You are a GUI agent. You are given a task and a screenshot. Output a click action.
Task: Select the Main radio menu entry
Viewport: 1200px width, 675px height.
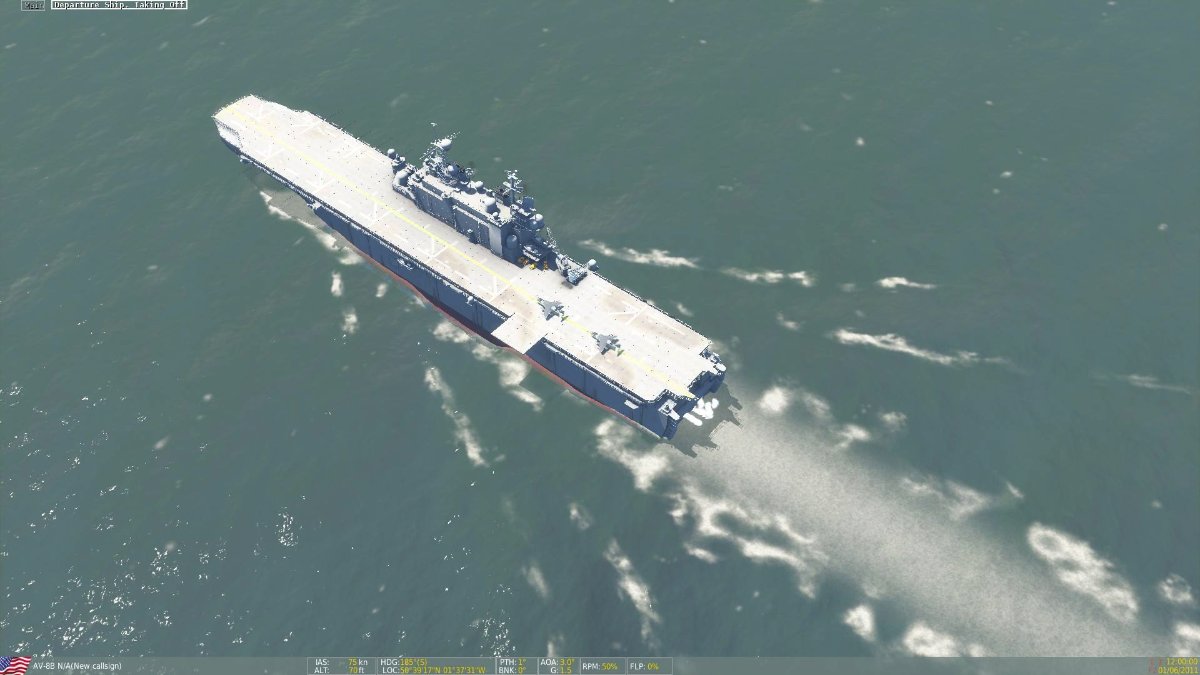33,5
